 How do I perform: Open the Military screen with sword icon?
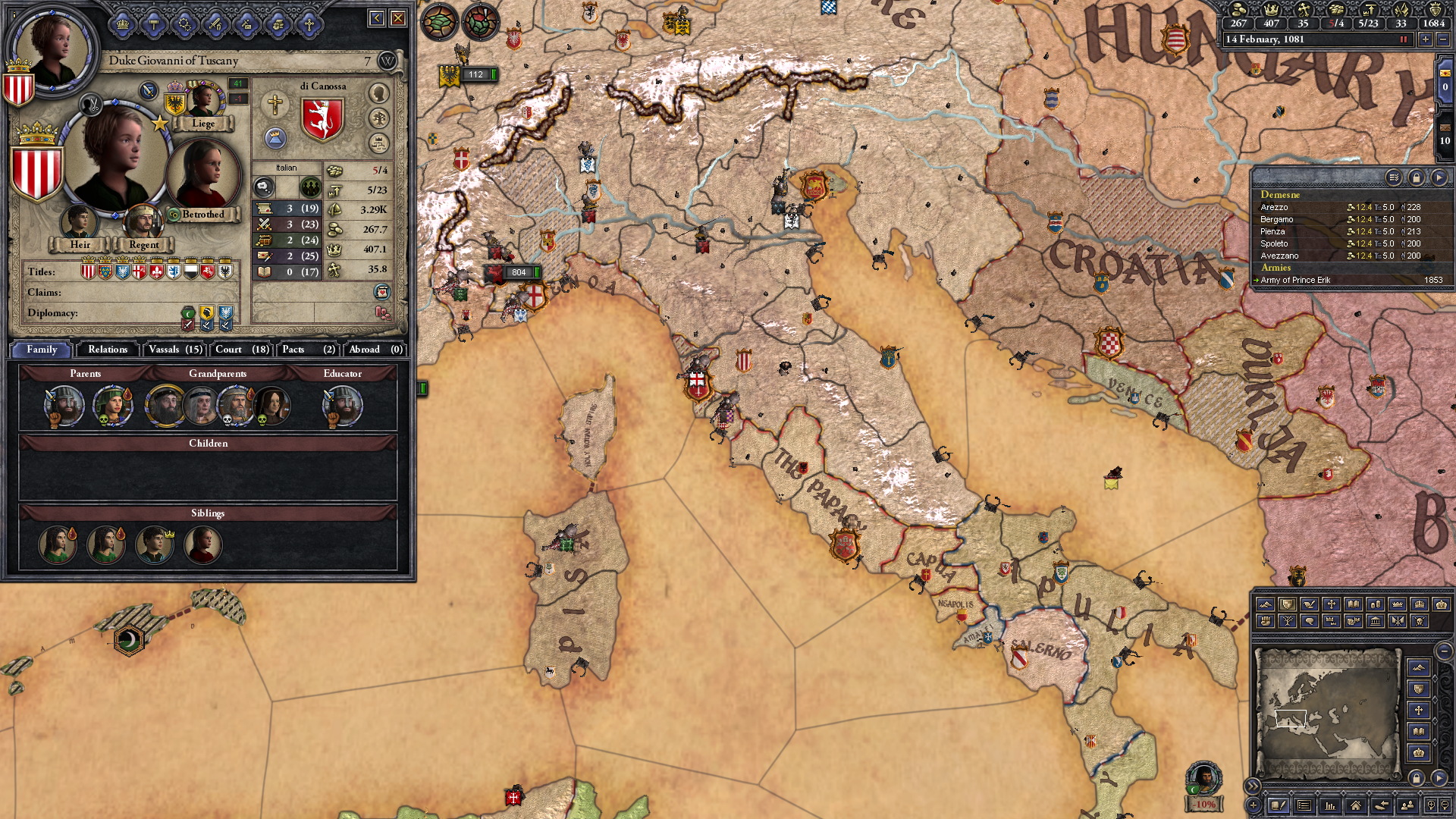215,24
